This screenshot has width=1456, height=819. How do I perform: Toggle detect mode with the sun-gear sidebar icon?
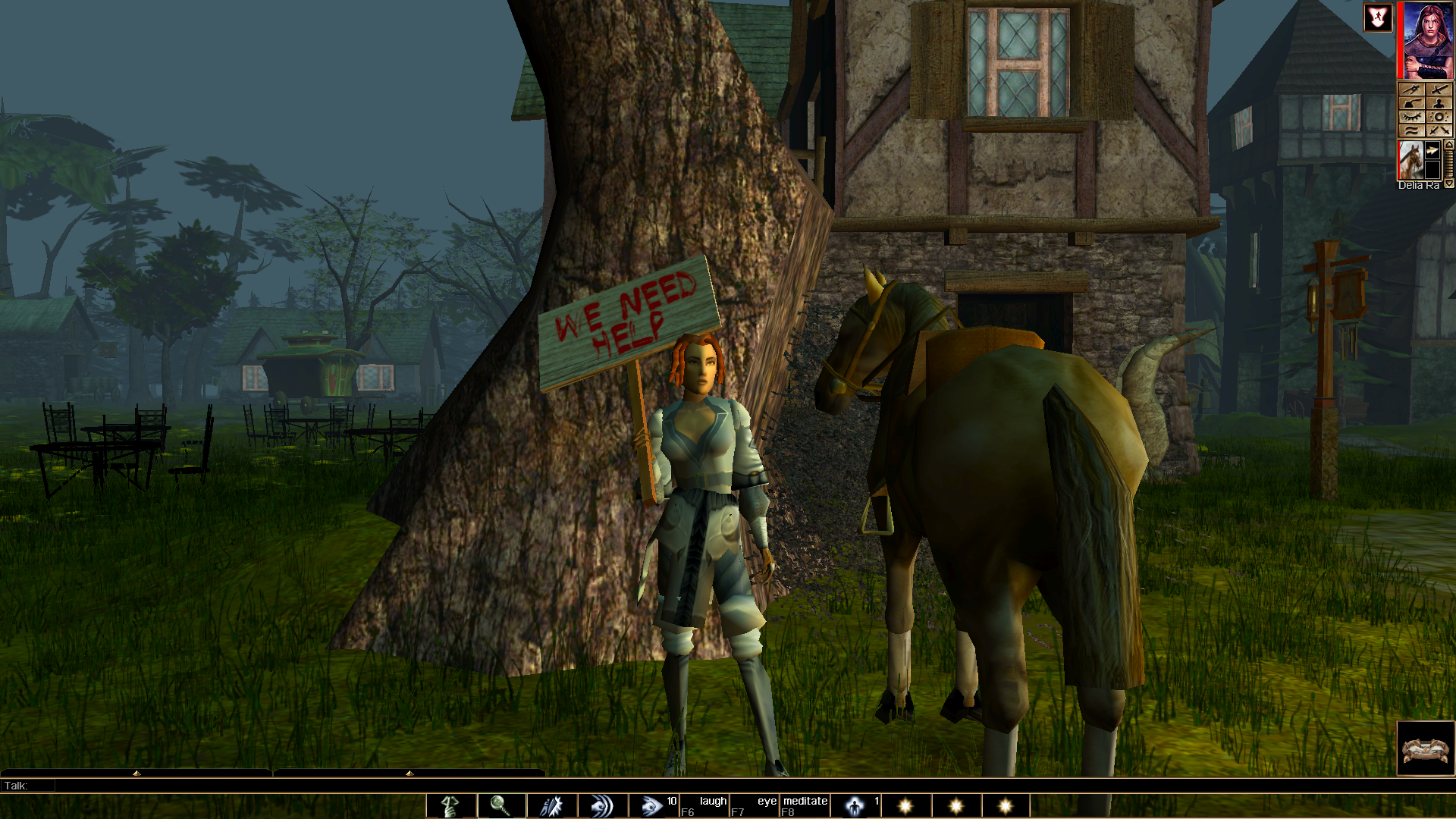(1439, 115)
